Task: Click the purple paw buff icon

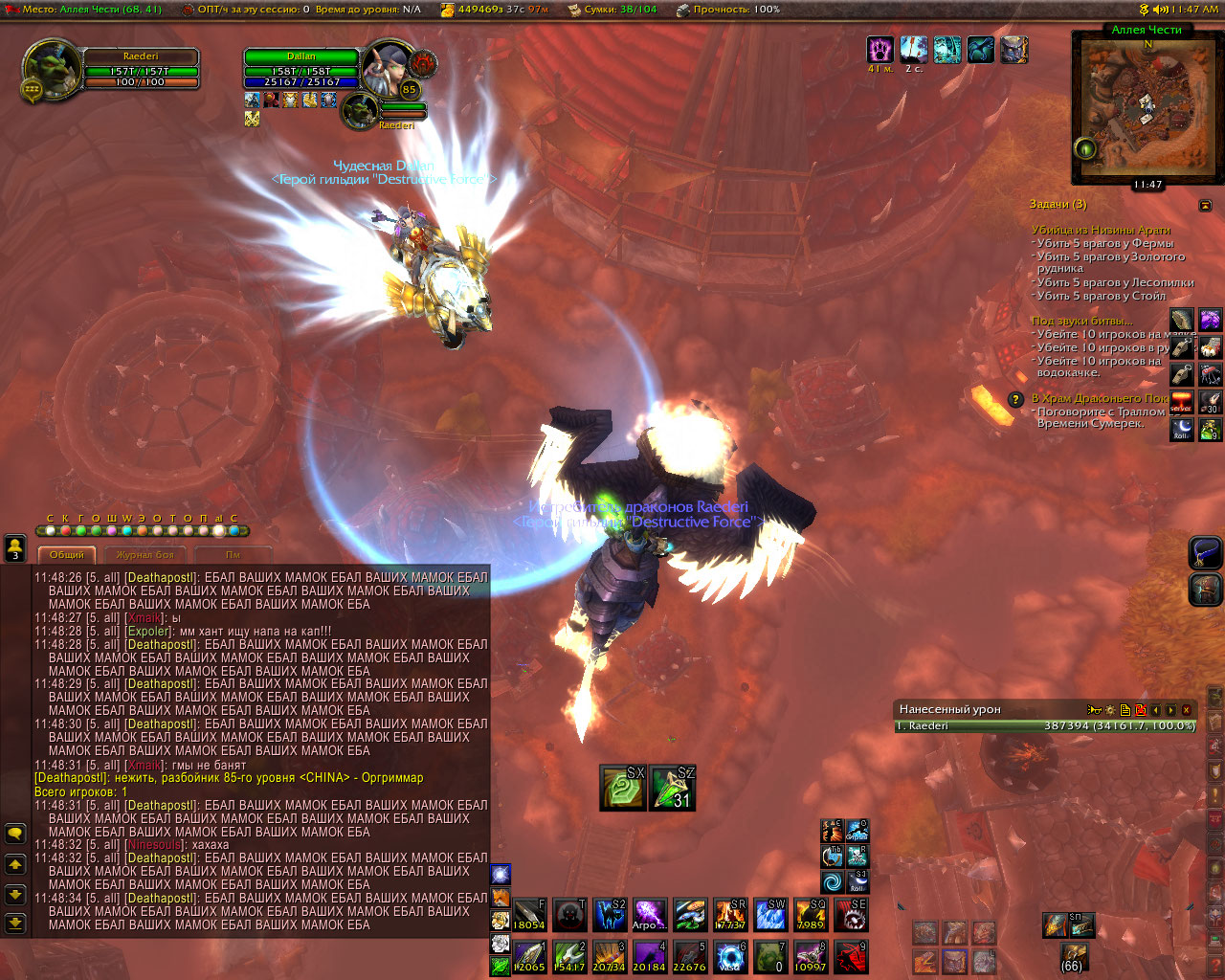Action: (x=880, y=50)
